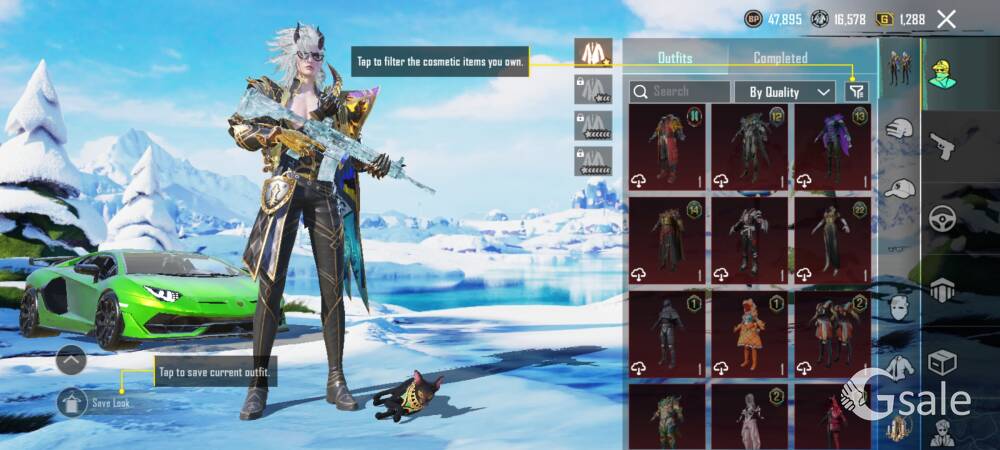Open the Completed tab
This screenshot has height=450, width=1000.
[x=780, y=58]
